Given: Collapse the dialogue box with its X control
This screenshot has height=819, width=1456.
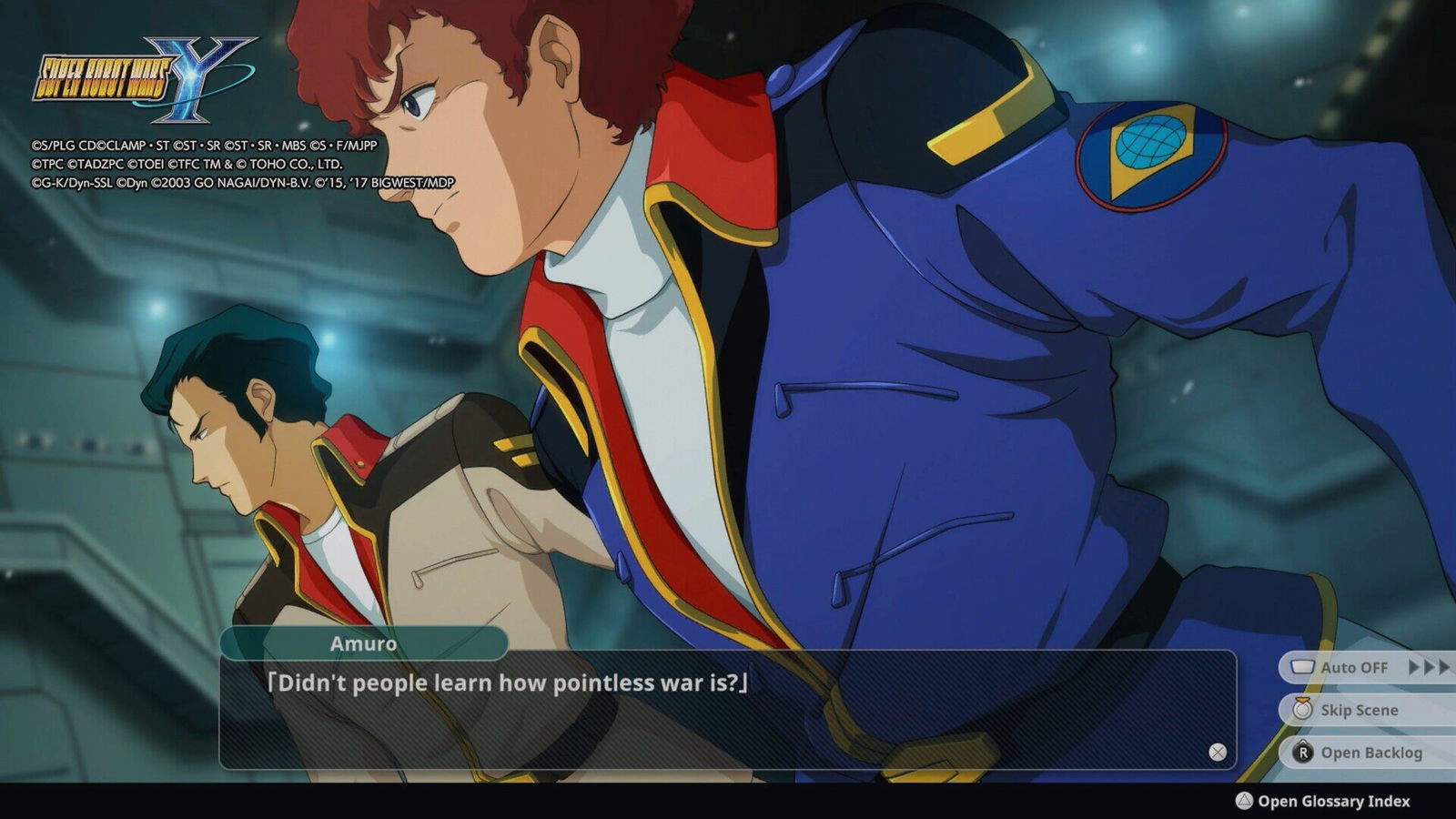Looking at the screenshot, I should (x=1216, y=750).
